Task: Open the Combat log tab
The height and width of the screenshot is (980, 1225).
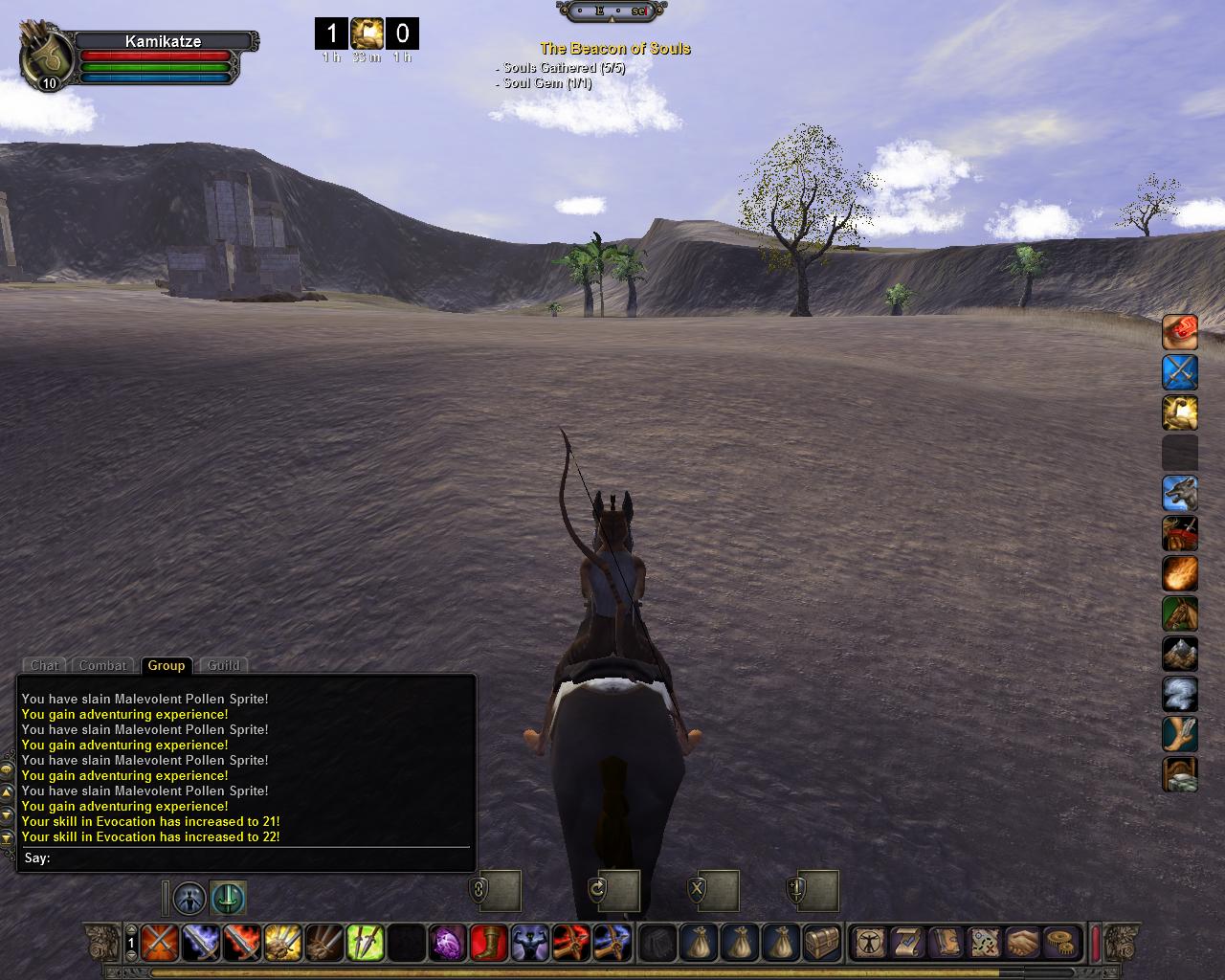Action: click(x=102, y=665)
